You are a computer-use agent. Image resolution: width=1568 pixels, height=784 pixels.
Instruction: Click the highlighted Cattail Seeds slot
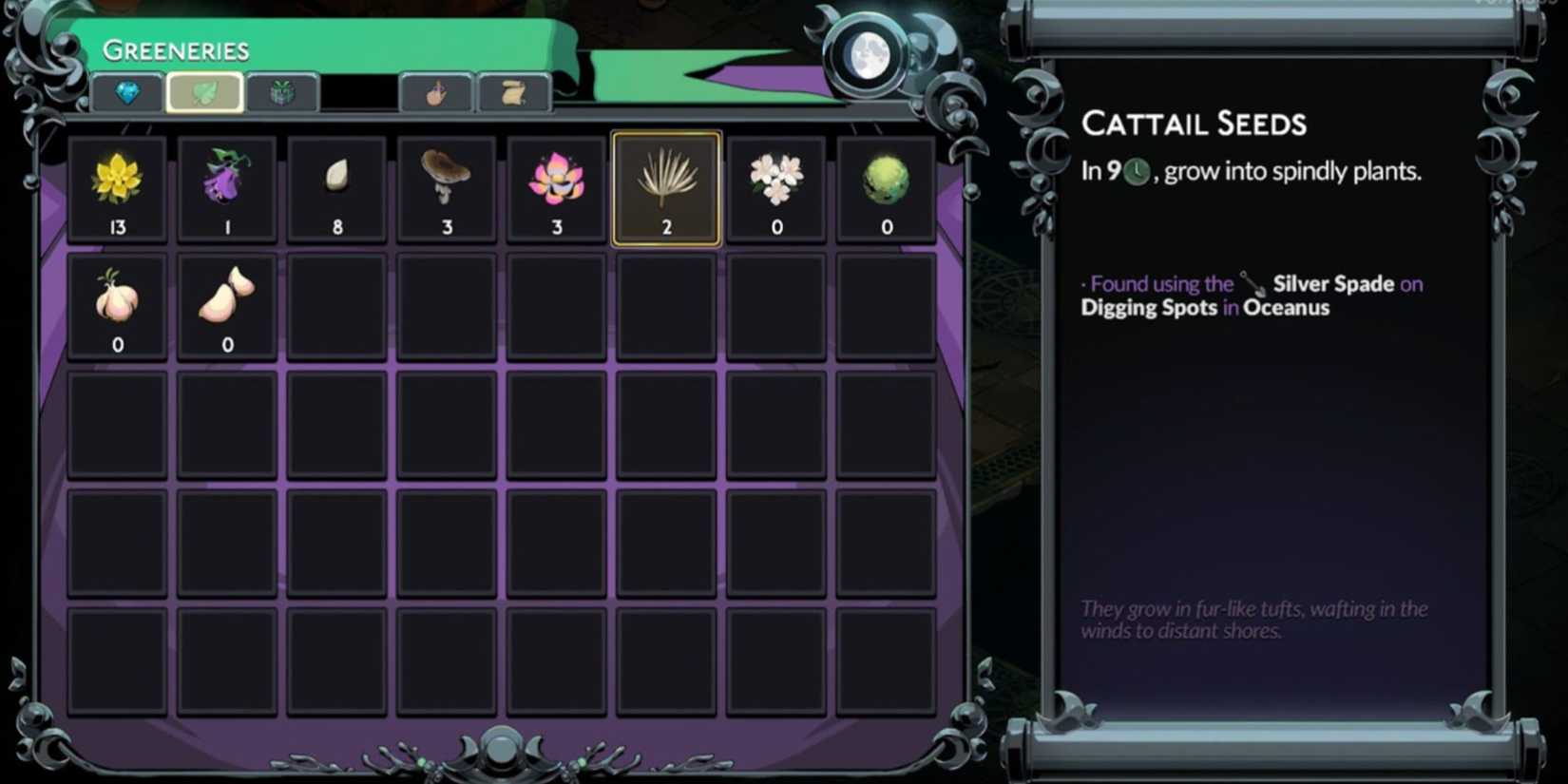click(x=665, y=186)
